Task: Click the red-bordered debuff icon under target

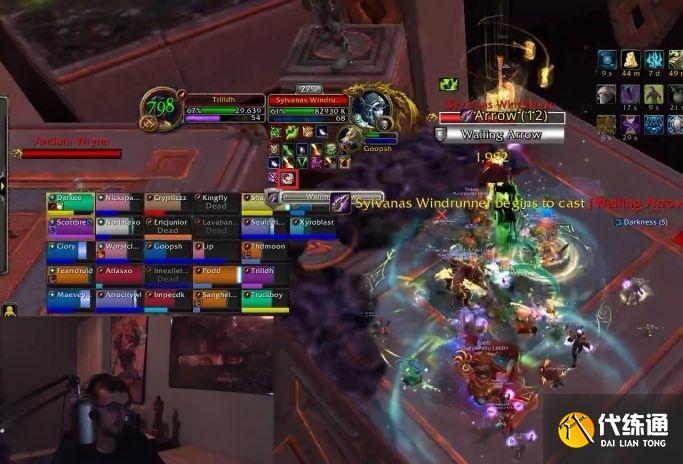Action: [288, 178]
